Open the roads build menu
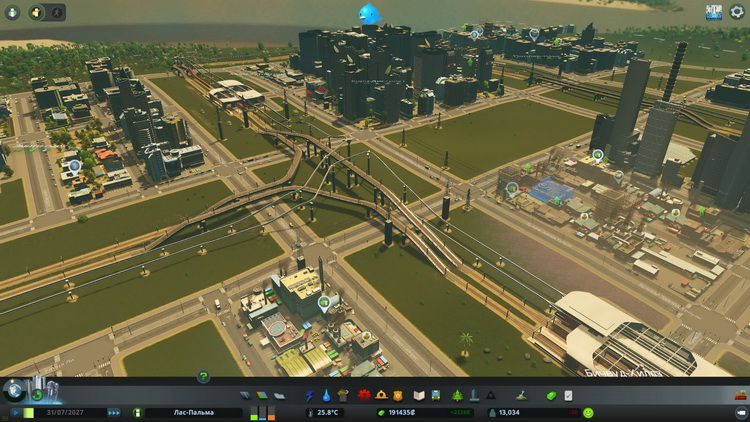 [x=246, y=396]
